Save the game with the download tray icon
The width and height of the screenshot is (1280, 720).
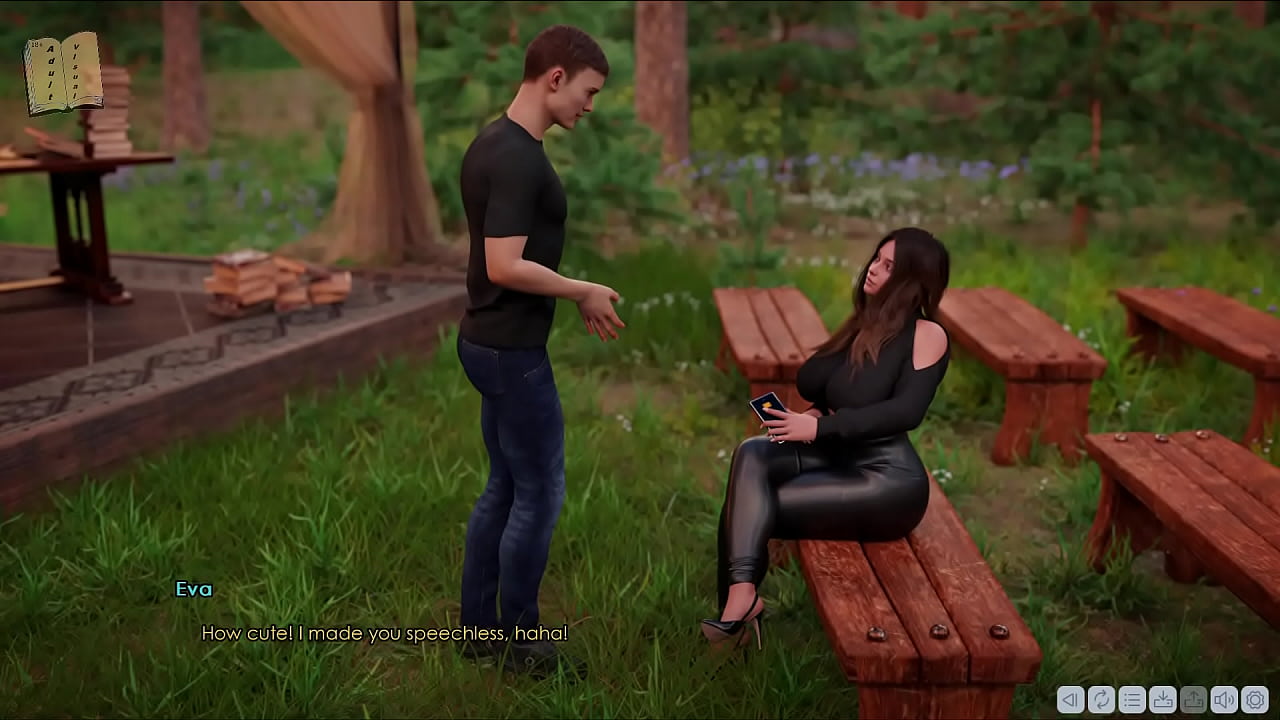point(1163,699)
